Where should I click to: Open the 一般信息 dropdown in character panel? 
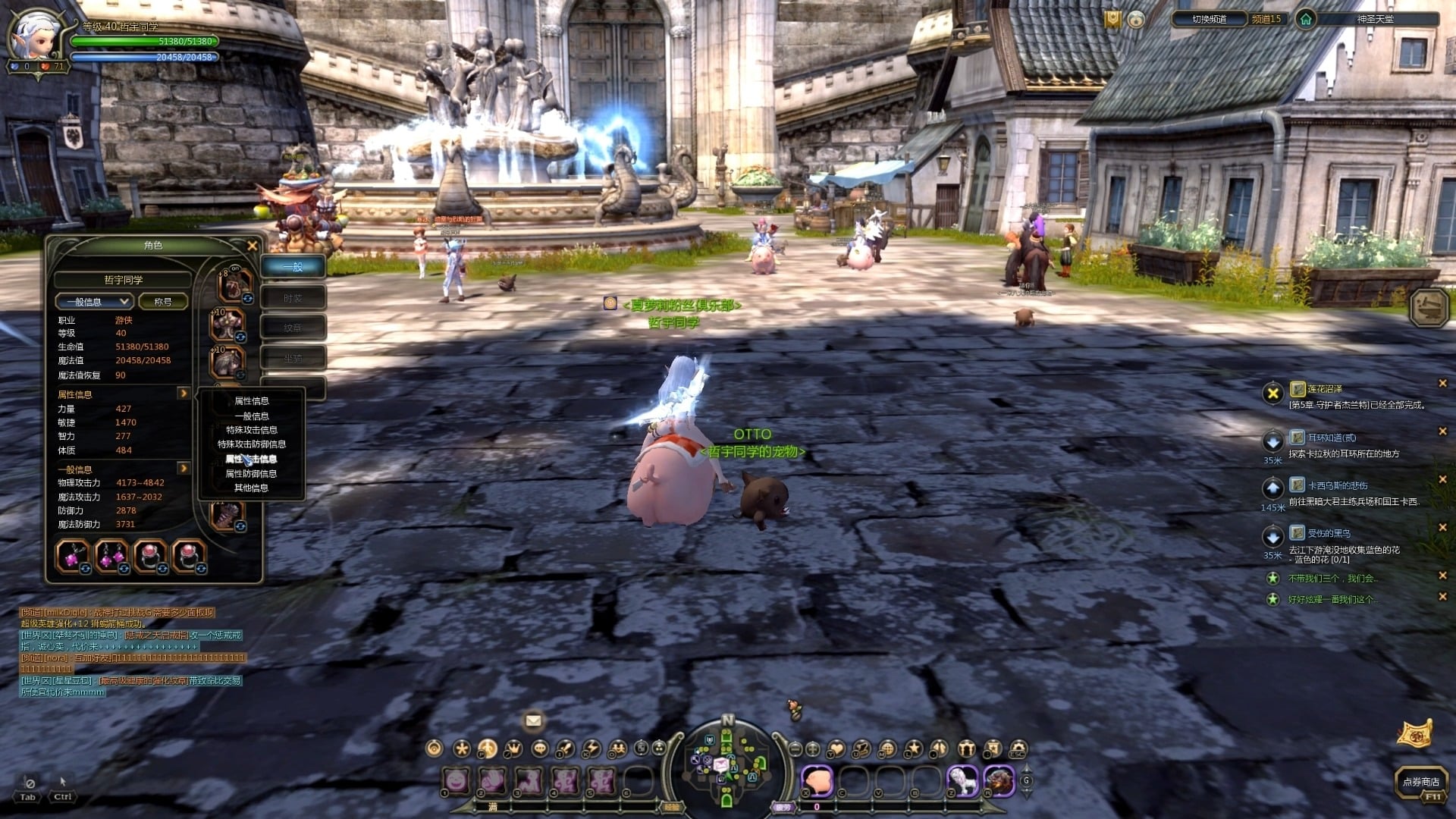tap(95, 302)
